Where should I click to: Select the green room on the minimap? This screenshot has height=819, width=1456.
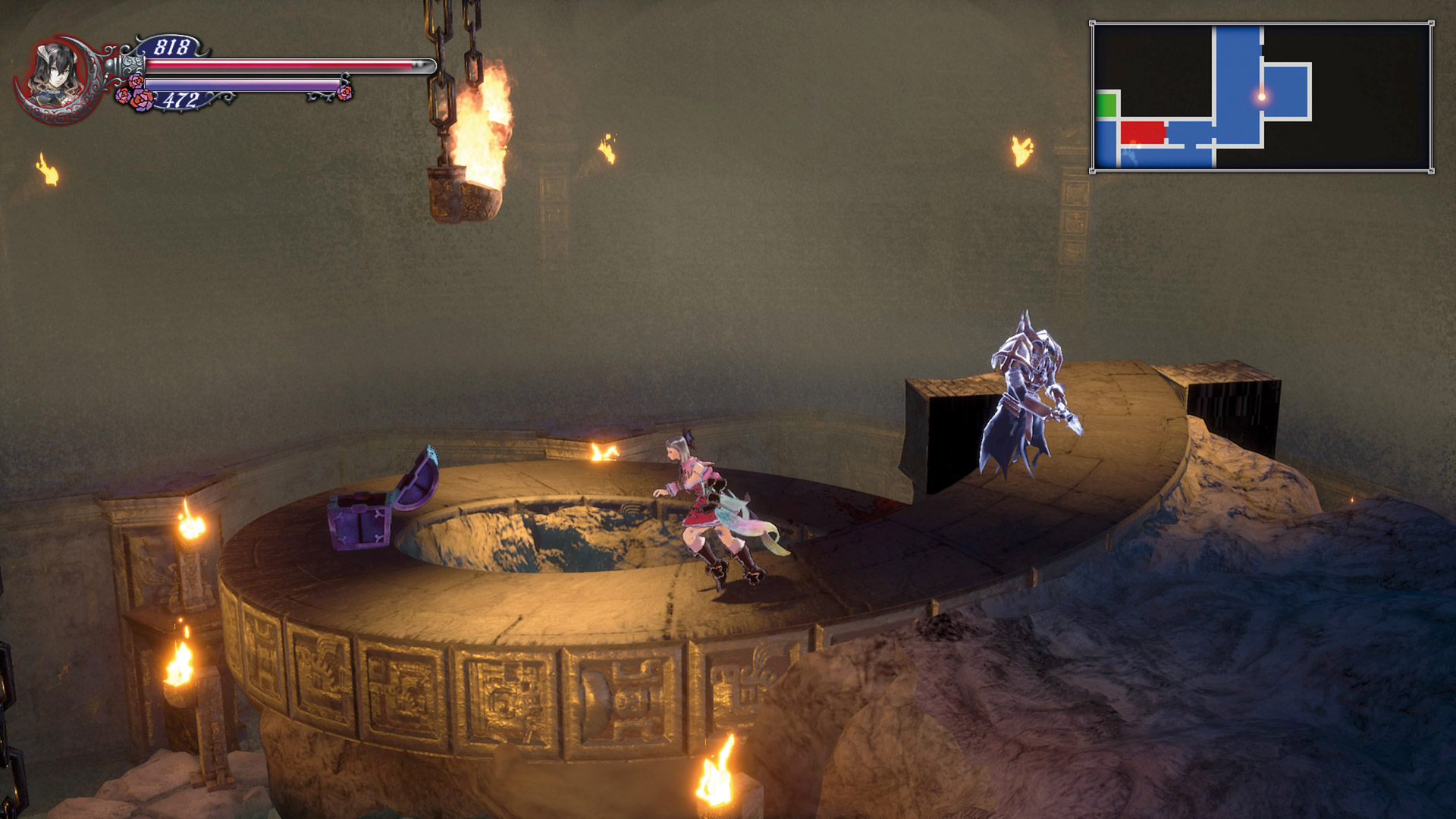[1106, 105]
